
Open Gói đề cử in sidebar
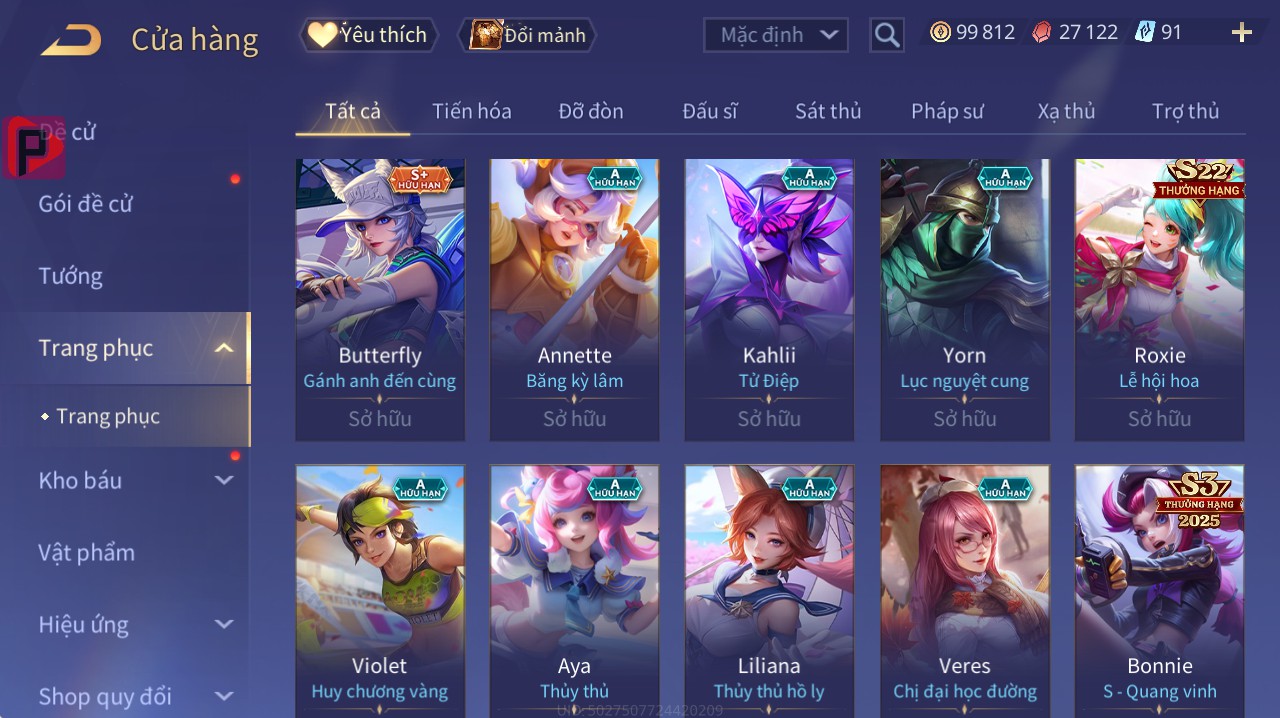[x=86, y=204]
